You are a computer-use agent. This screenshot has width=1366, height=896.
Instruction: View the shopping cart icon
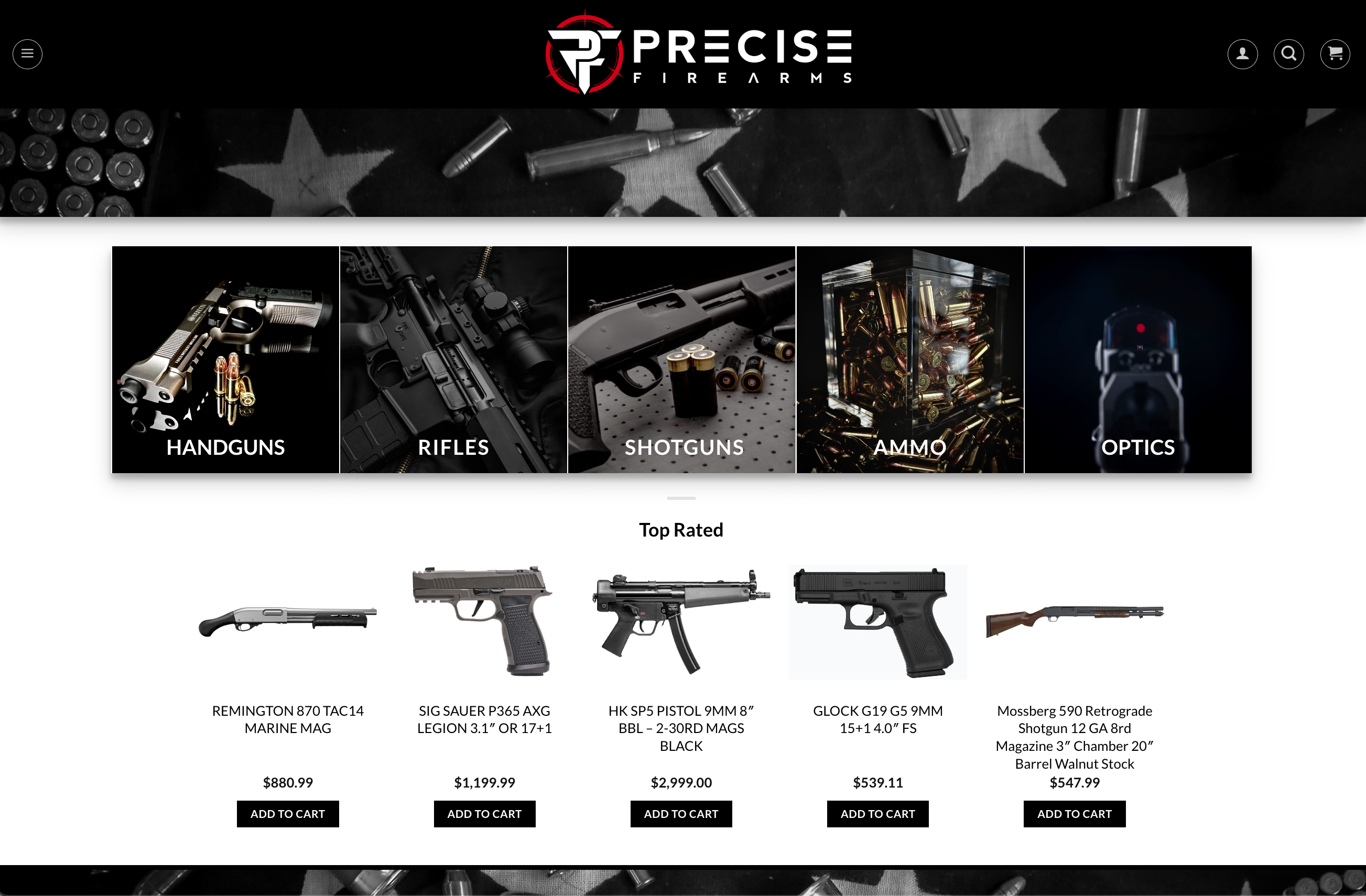[x=1335, y=54]
